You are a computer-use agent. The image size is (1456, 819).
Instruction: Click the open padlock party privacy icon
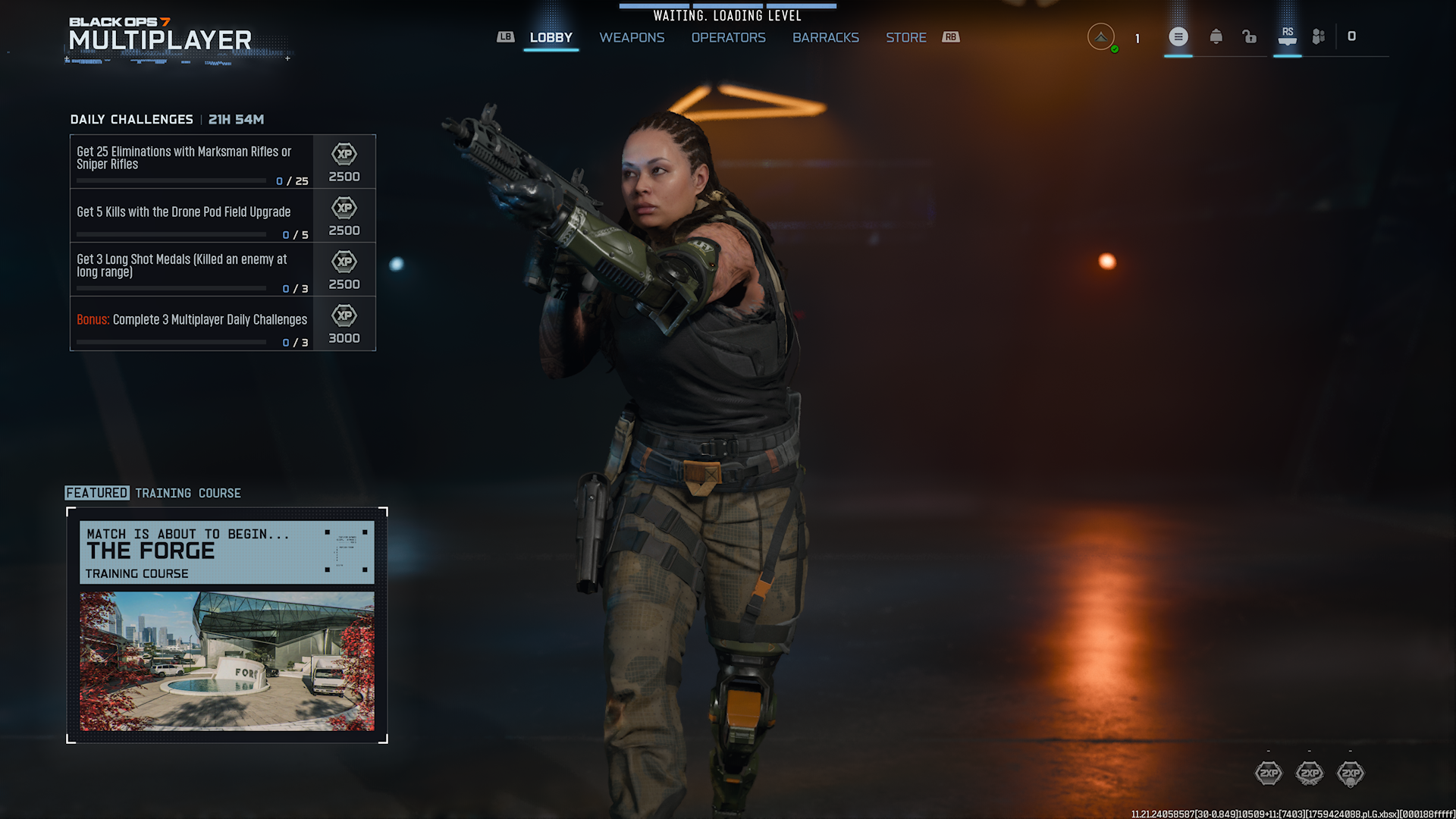click(x=1249, y=36)
